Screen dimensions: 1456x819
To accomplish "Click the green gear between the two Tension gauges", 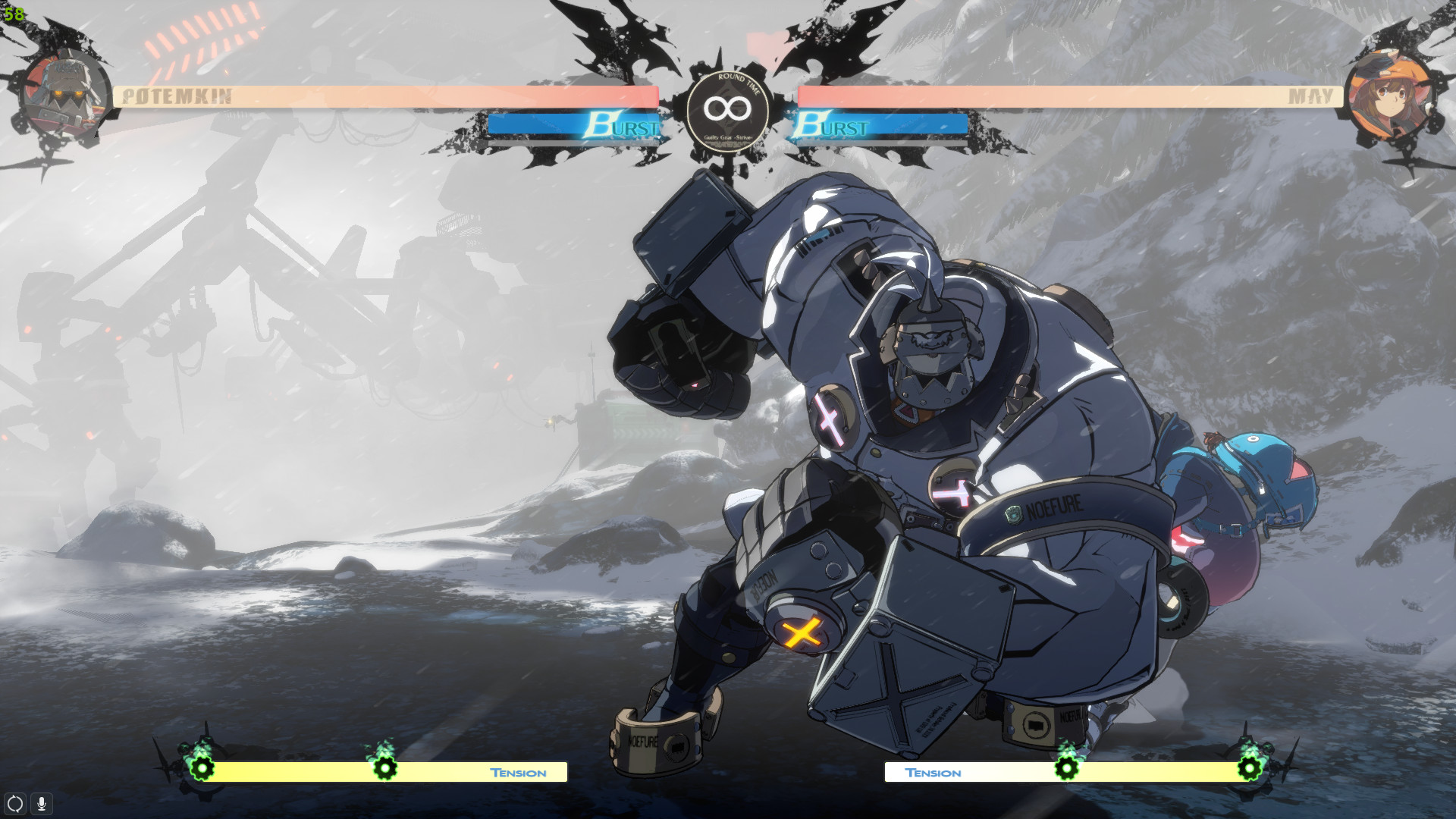I will point(387,768).
